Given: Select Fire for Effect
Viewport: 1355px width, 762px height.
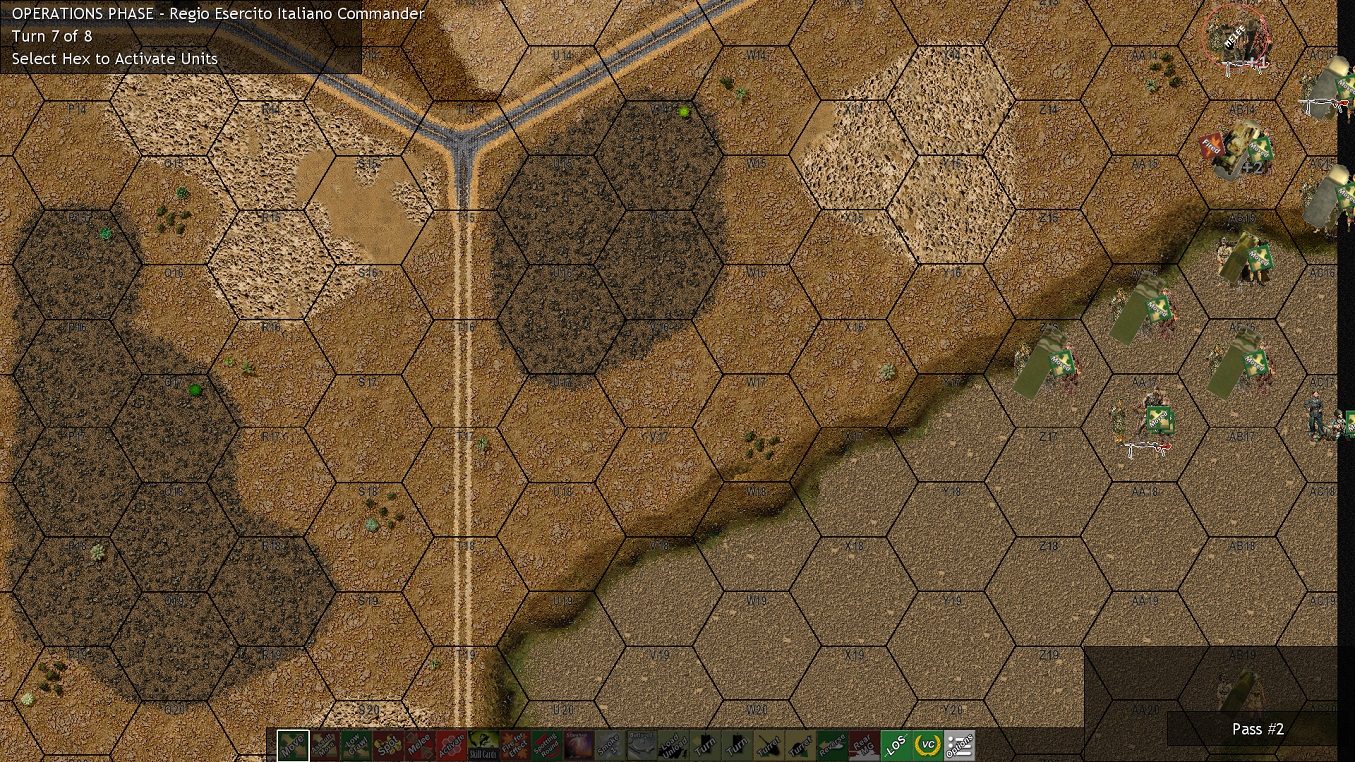Looking at the screenshot, I should tap(517, 745).
